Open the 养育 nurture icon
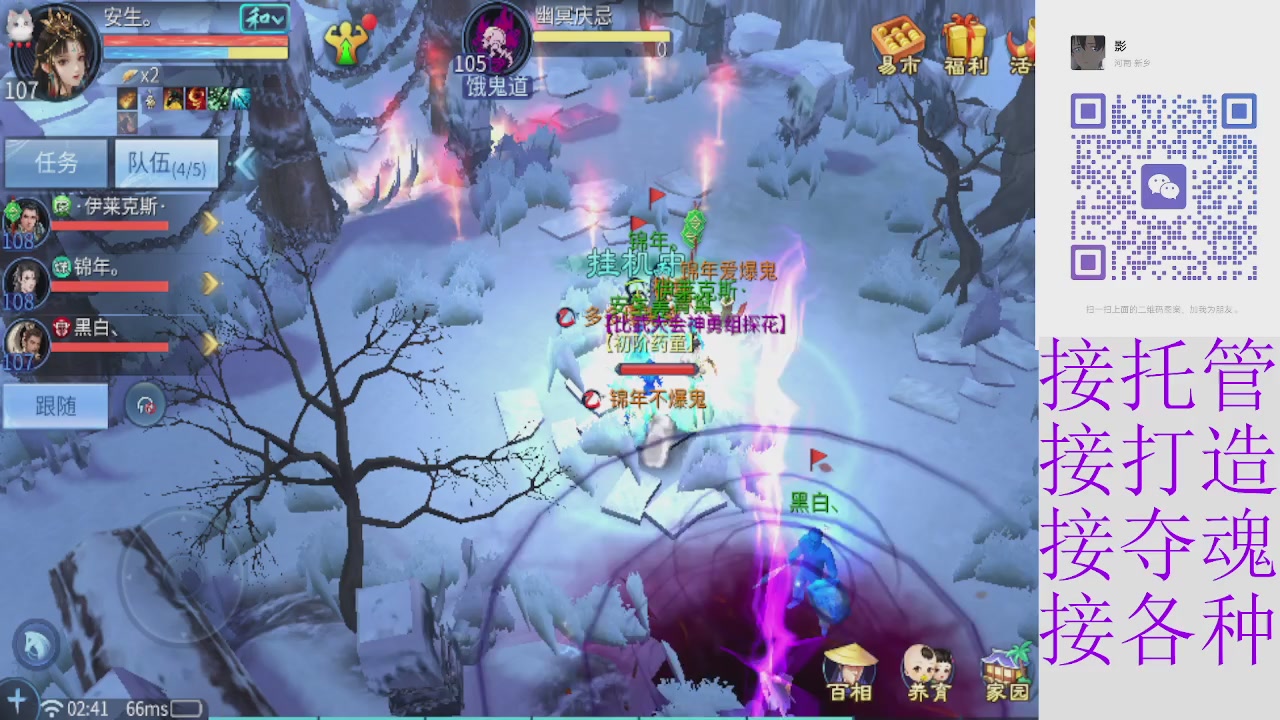This screenshot has width=1280, height=720. pos(930,662)
